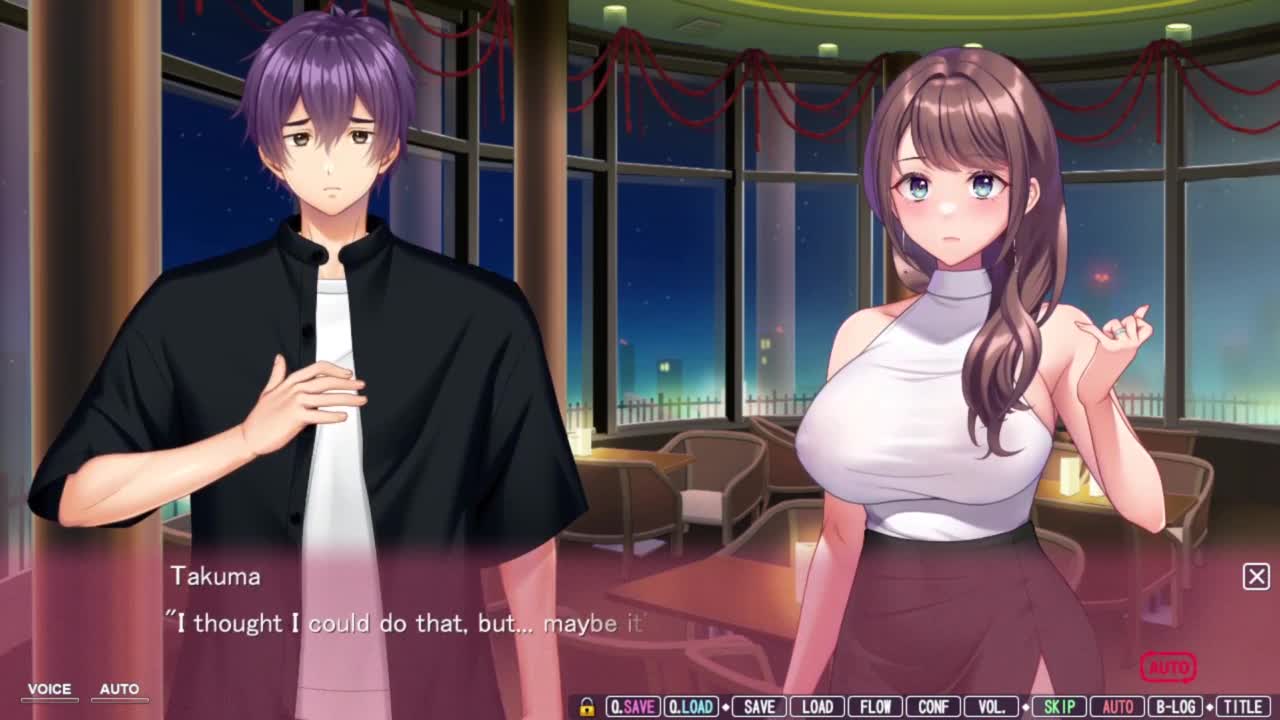Viewport: 1280px width, 720px height.
Task: Open the SAVE menu
Action: [759, 707]
